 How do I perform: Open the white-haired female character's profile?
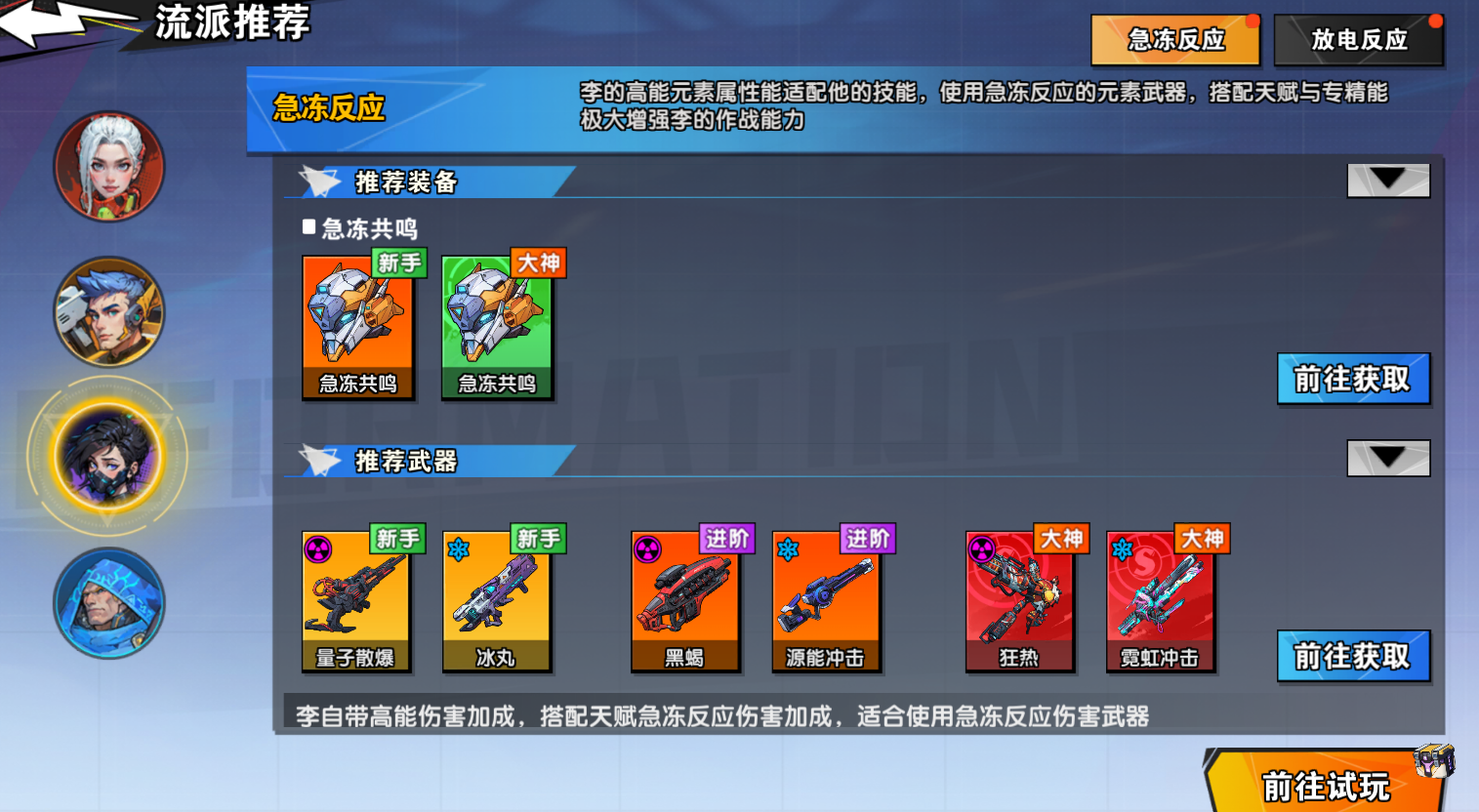tap(109, 166)
